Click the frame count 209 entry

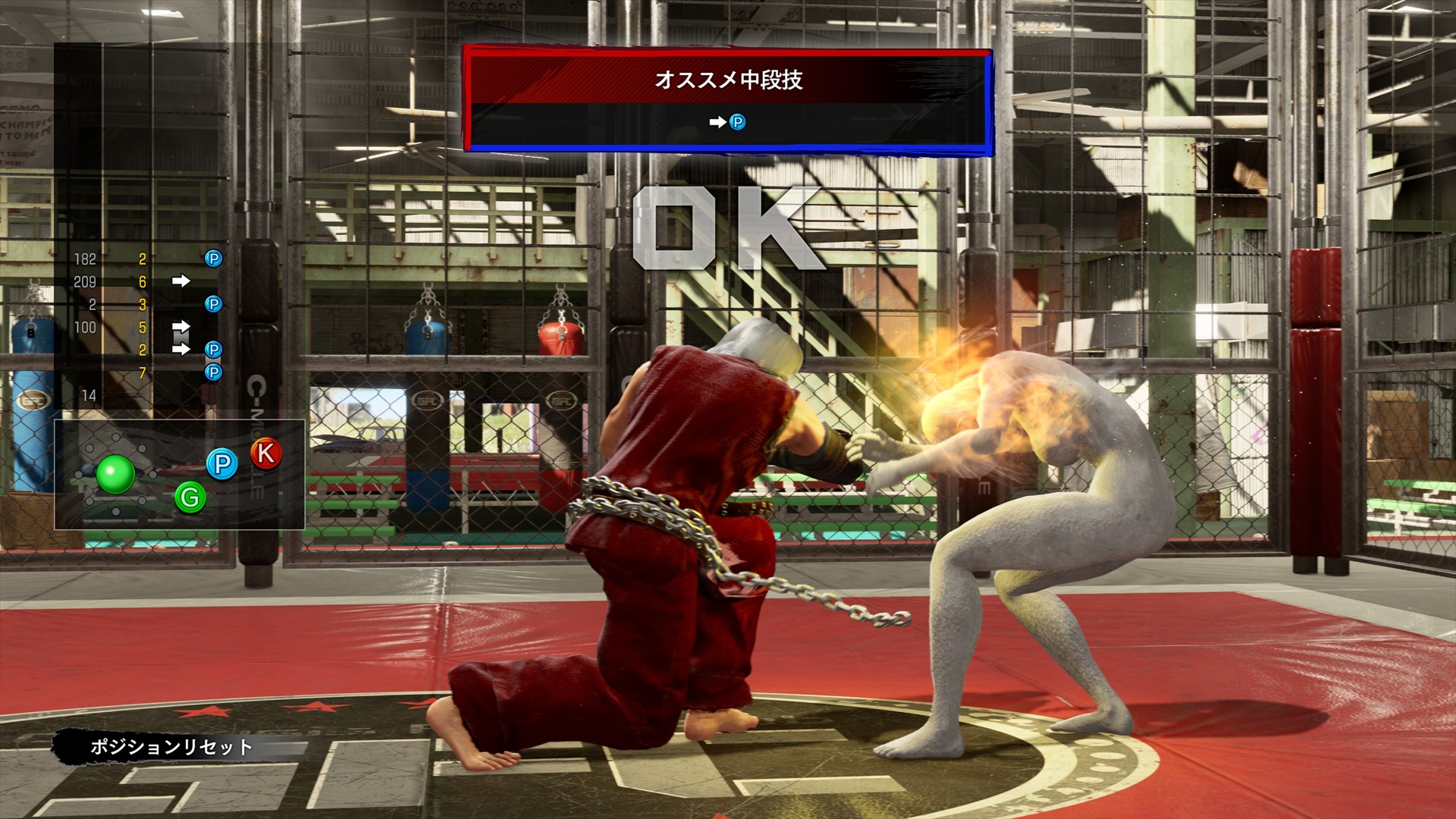pos(86,281)
